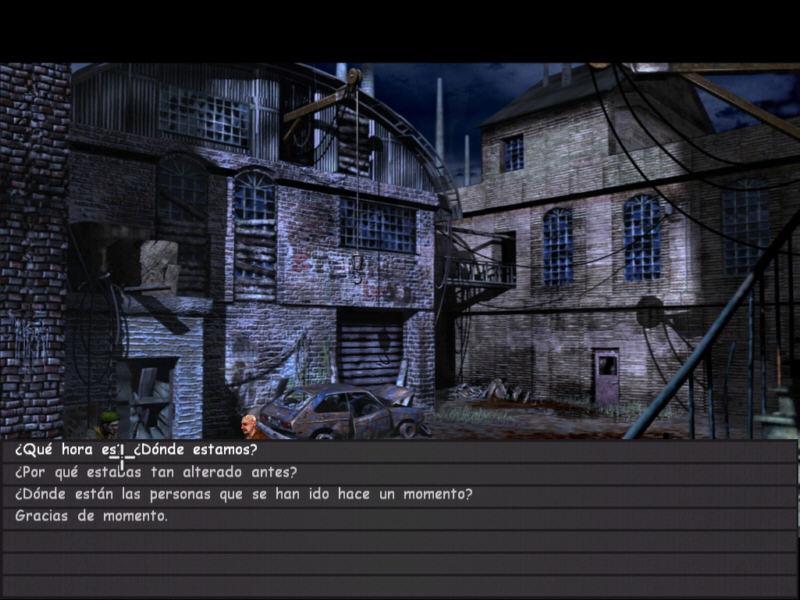End the conversation with "Gracias de momento."
Image resolution: width=800 pixels, height=600 pixels.
[91, 516]
